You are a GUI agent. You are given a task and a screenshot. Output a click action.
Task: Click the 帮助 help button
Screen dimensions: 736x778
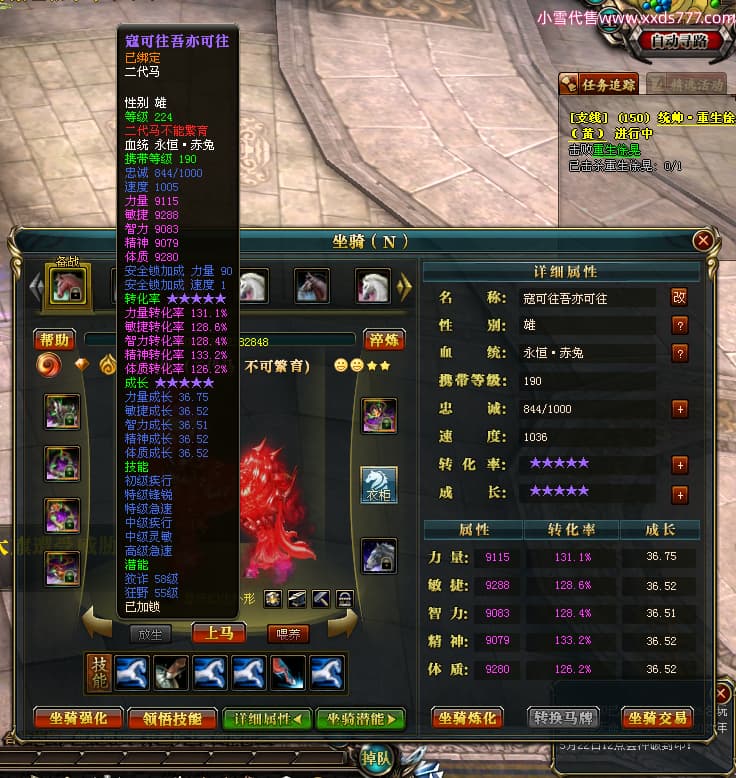tap(56, 340)
